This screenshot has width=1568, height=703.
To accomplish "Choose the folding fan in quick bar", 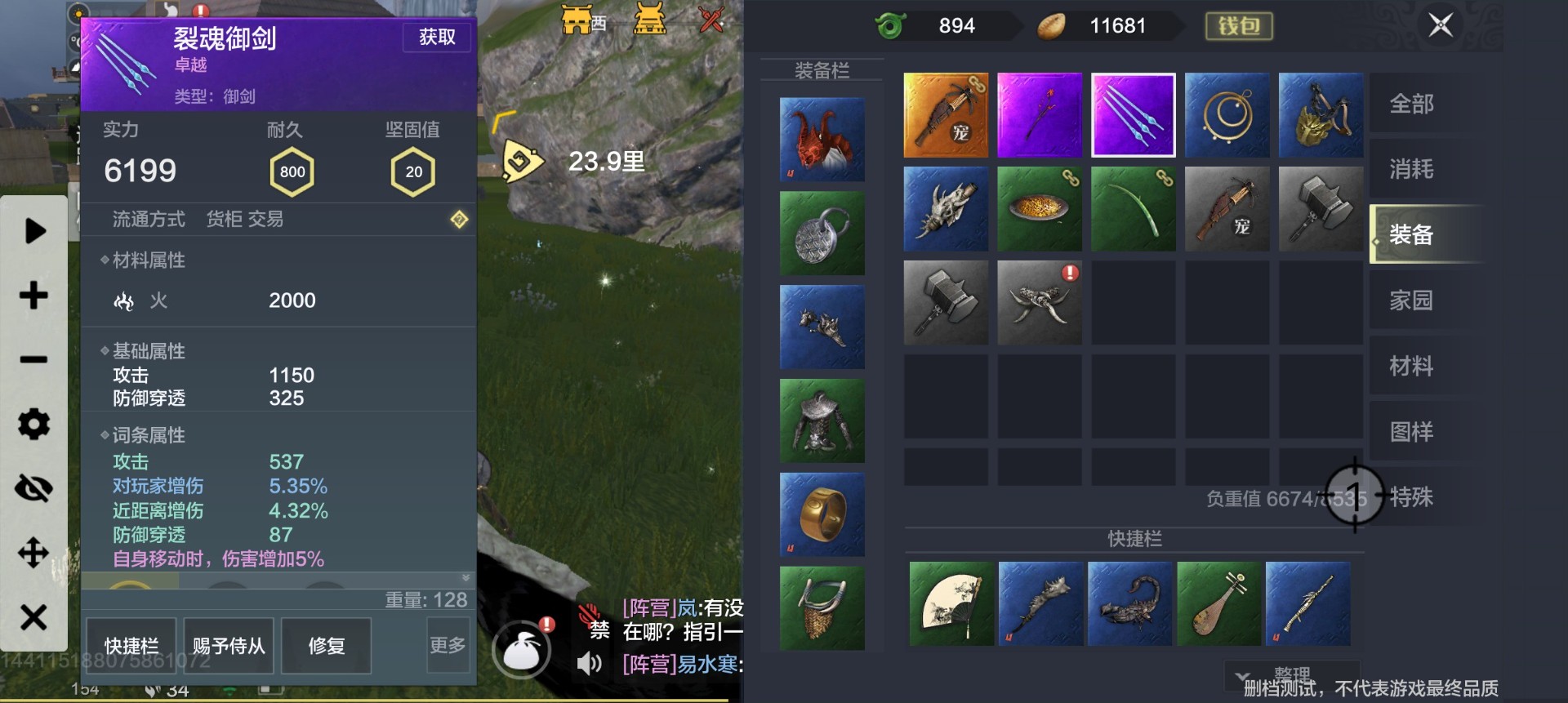I will click(951, 604).
